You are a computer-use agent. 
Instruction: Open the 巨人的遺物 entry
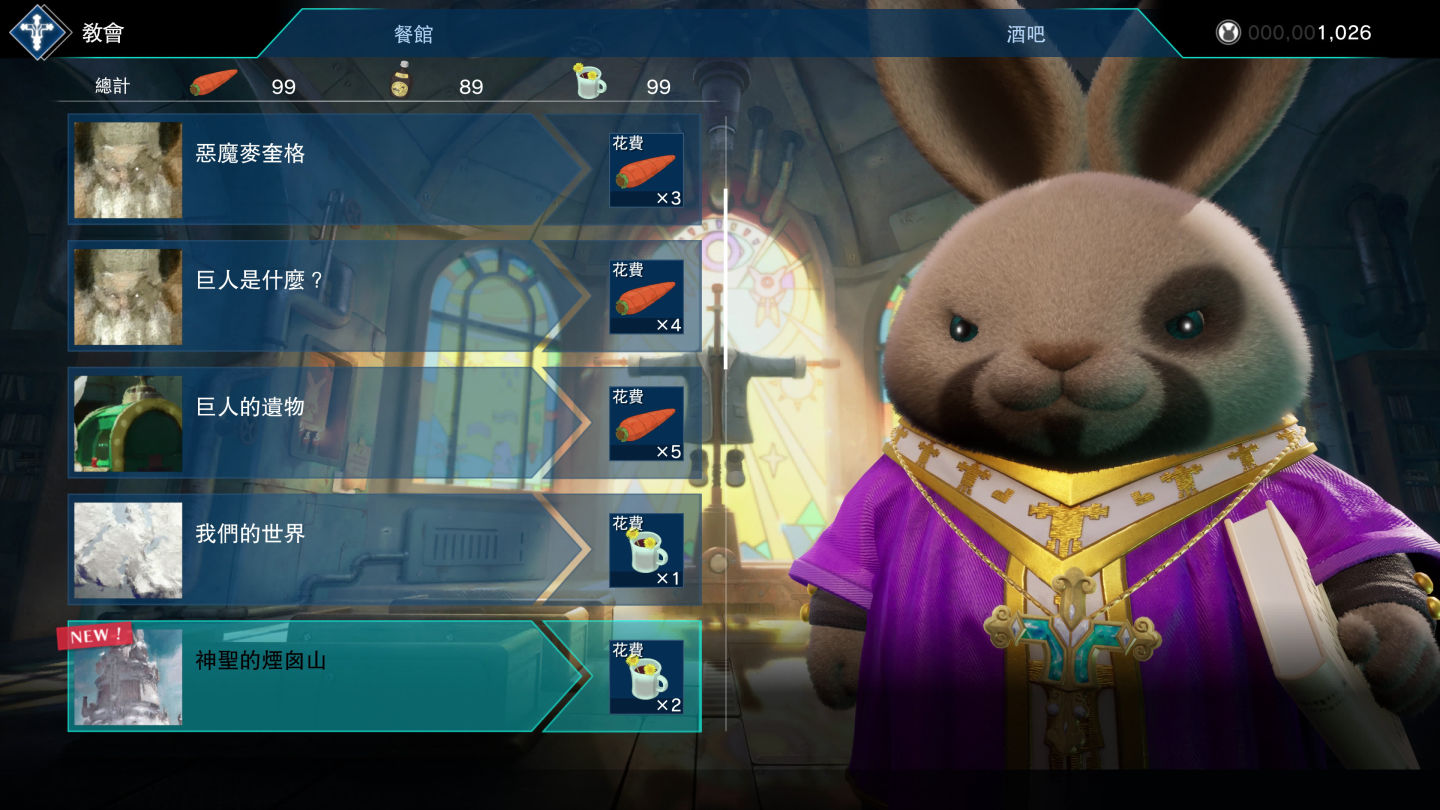330,422
